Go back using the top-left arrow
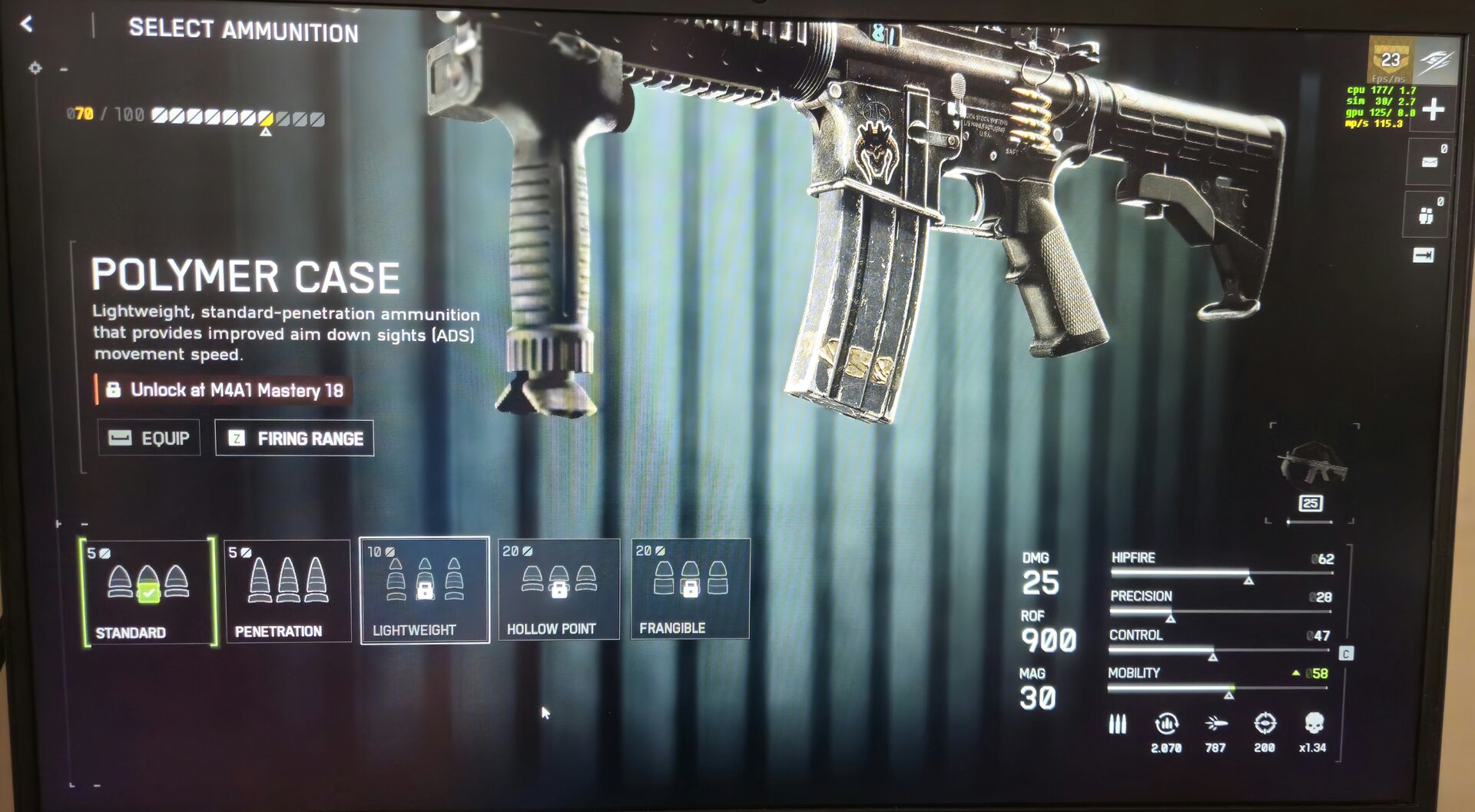1475x812 pixels. point(27,25)
